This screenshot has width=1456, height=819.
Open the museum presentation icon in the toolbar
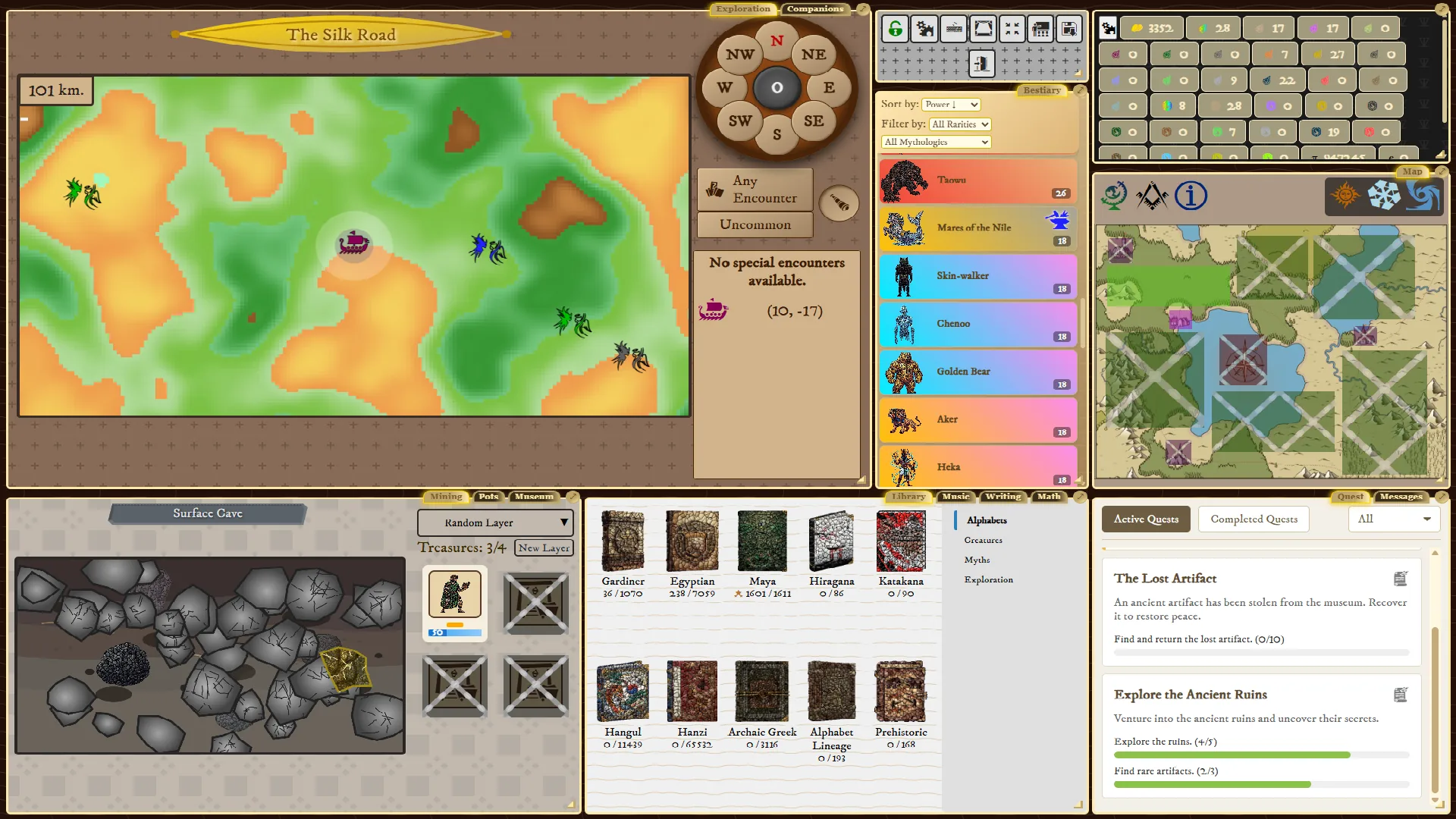tap(1040, 28)
